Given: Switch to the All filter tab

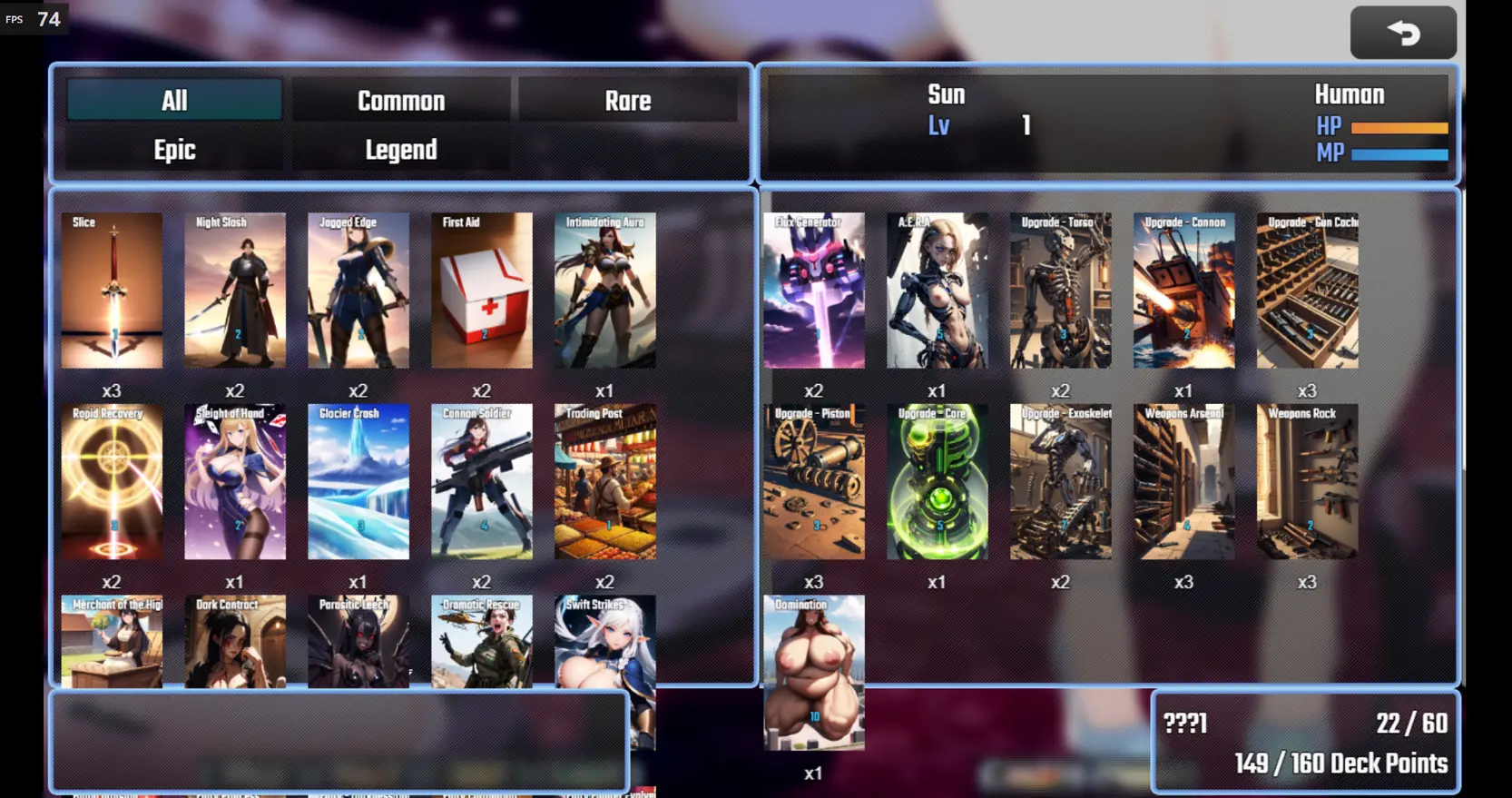Looking at the screenshot, I should point(174,101).
